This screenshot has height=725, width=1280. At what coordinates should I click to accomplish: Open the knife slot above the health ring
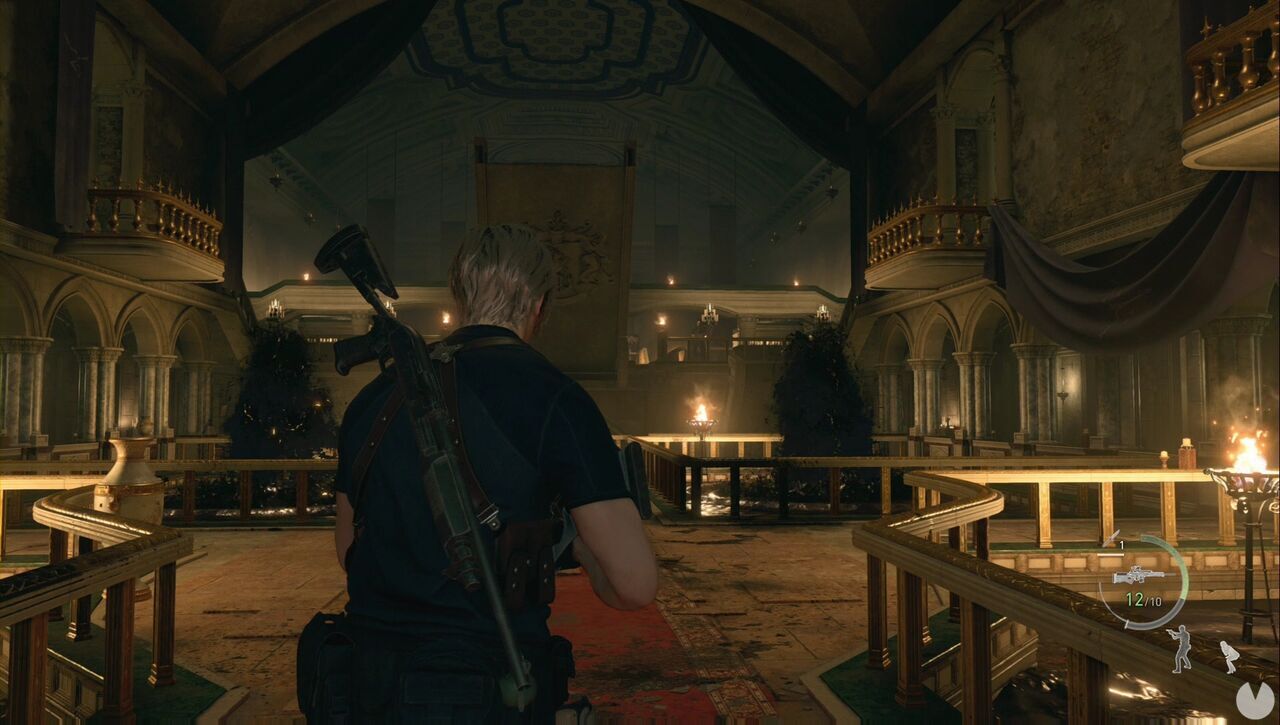tap(1113, 536)
